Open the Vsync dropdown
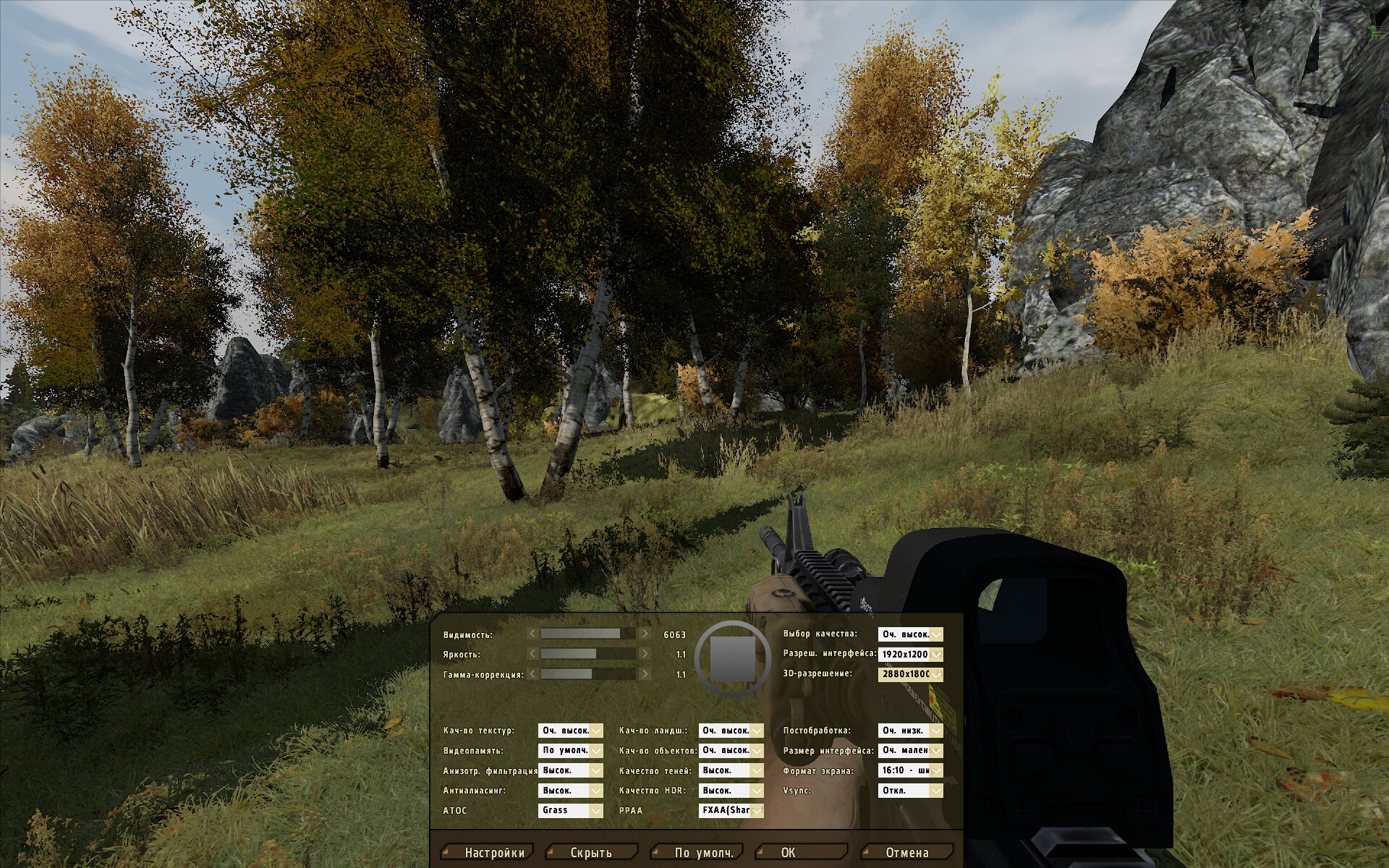 coord(911,791)
